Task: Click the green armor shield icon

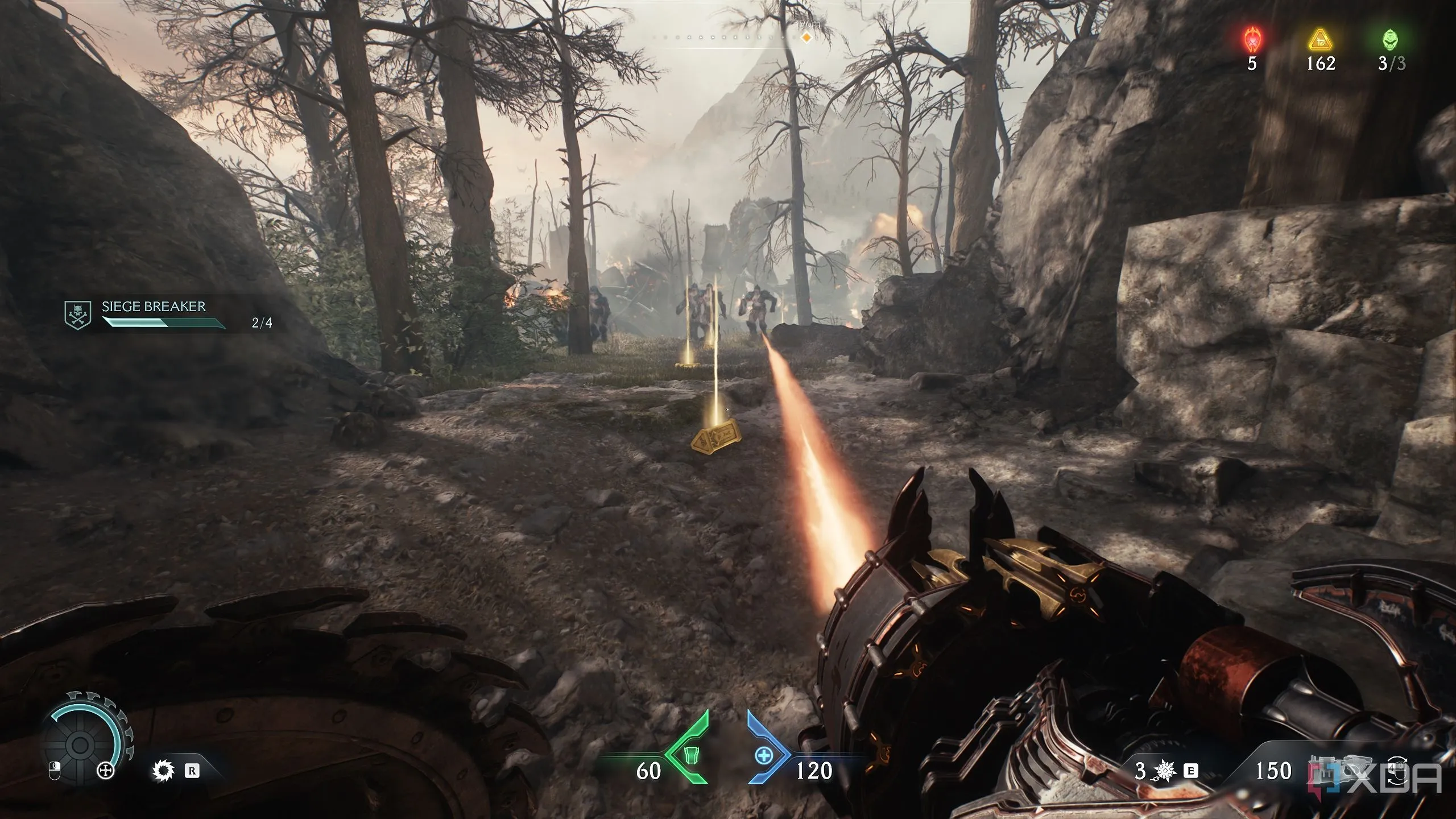Action: point(691,771)
